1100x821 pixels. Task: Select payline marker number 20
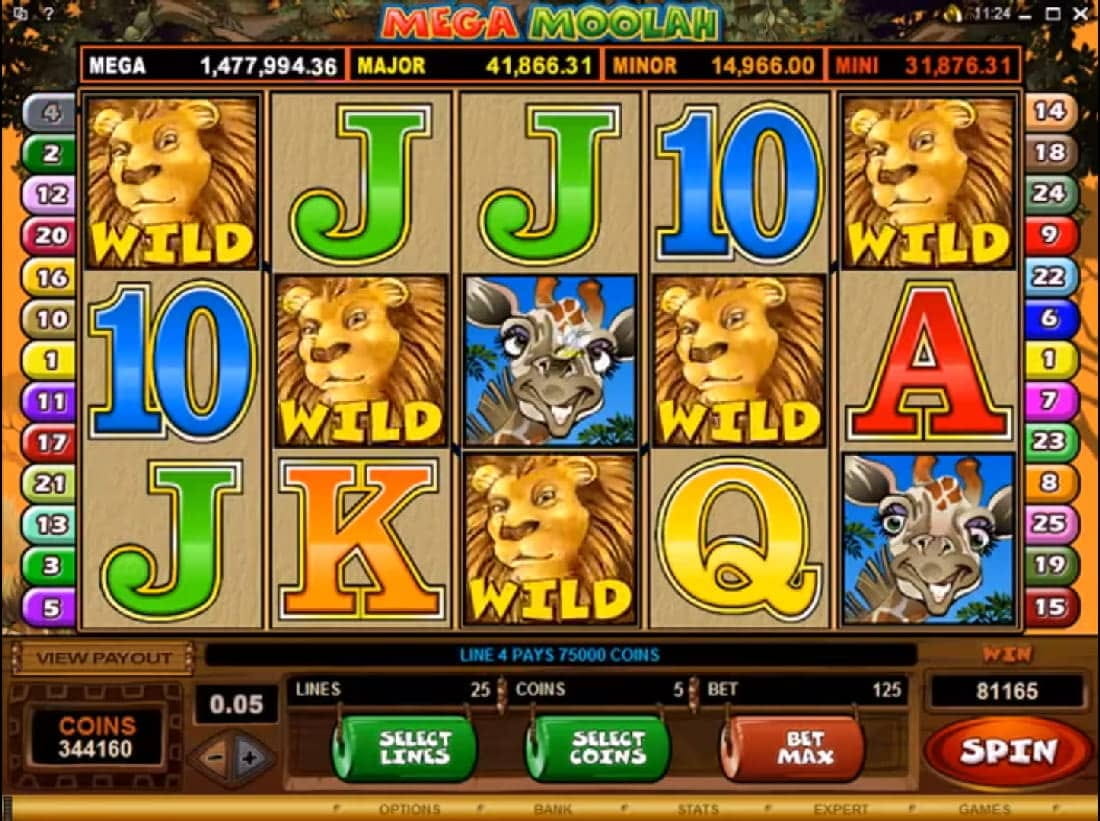[50, 236]
